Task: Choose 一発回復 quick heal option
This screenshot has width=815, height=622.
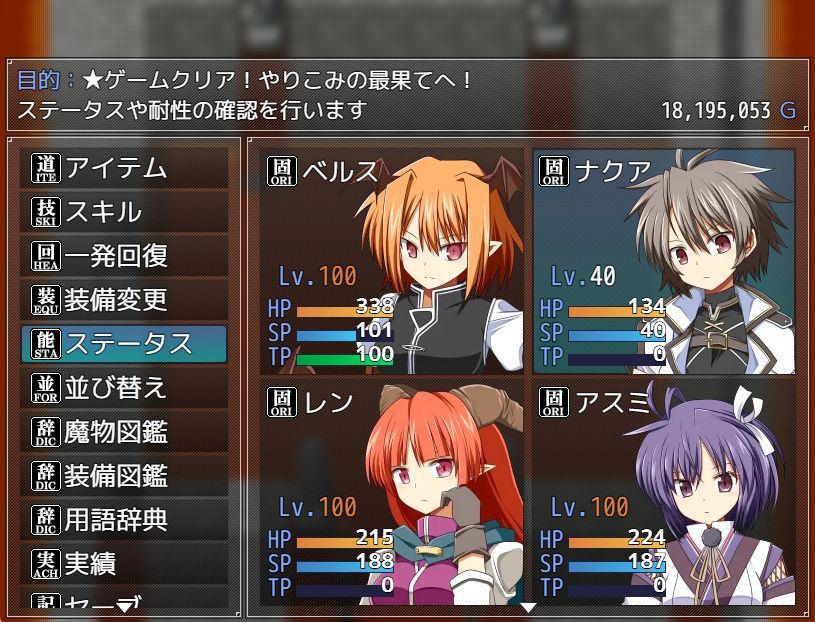Action: click(124, 256)
